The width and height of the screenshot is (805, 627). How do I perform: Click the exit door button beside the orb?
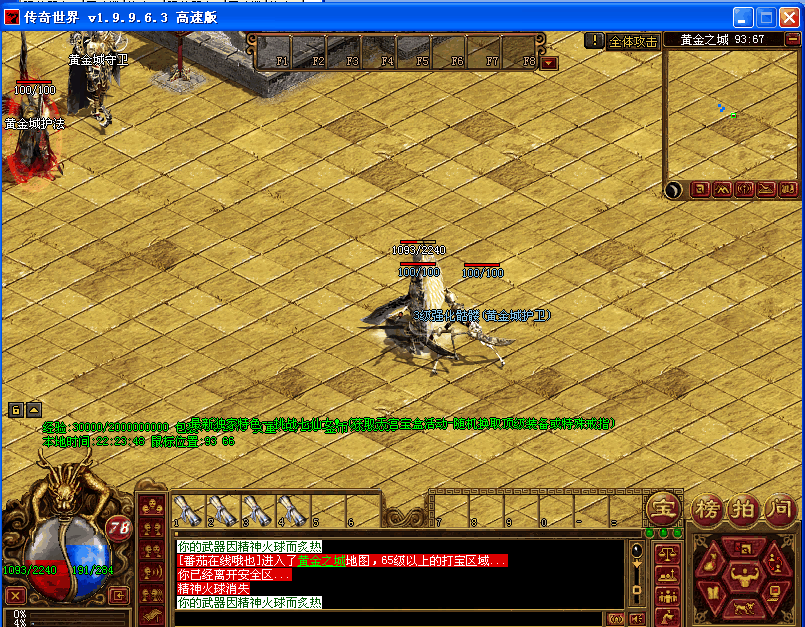(119, 596)
